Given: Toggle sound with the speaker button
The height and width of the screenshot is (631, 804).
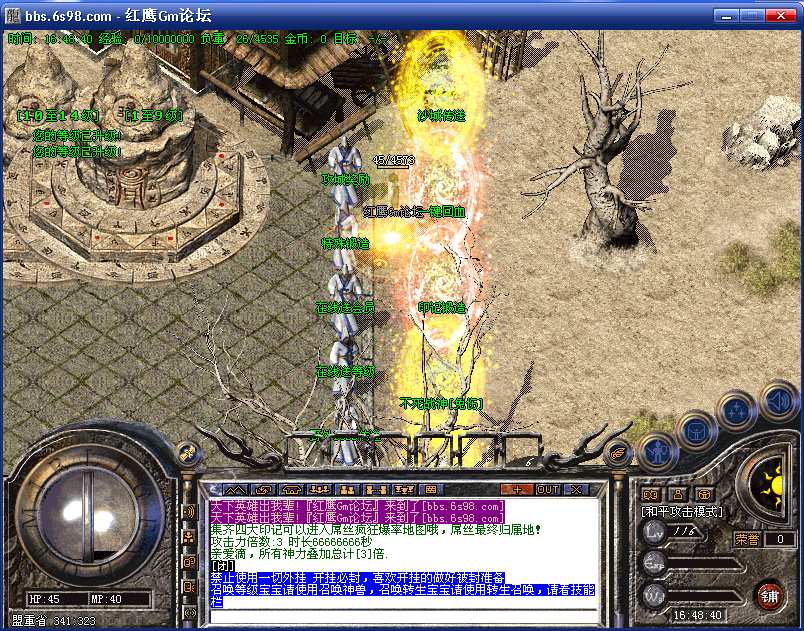Looking at the screenshot, I should 777,402.
